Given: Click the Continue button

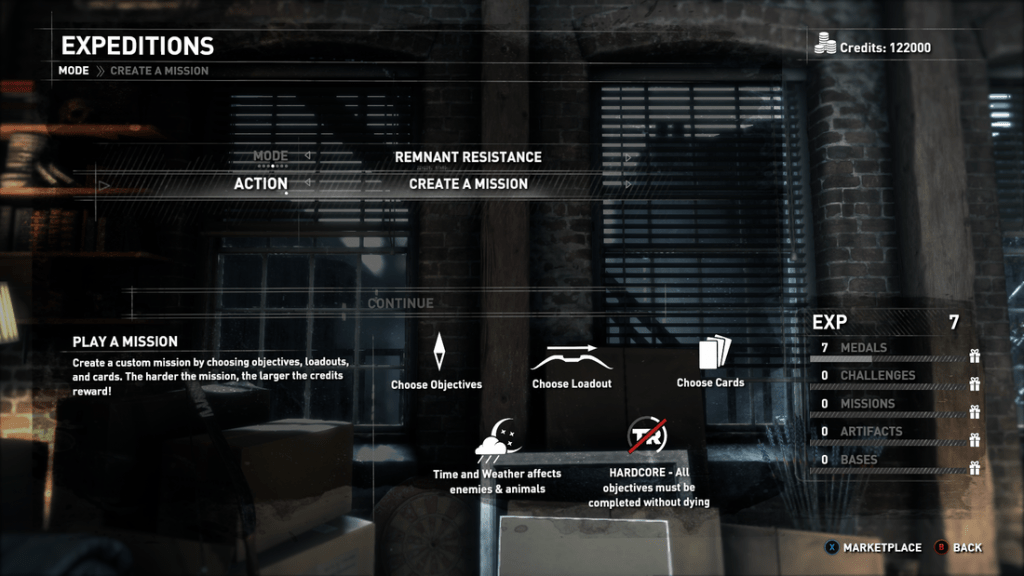Looking at the screenshot, I should [401, 303].
